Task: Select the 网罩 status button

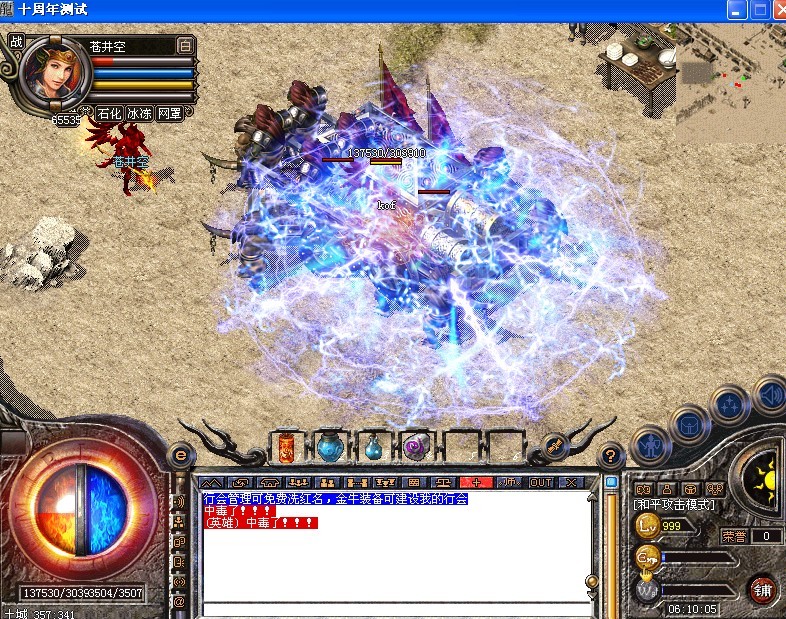Action: pos(169,114)
